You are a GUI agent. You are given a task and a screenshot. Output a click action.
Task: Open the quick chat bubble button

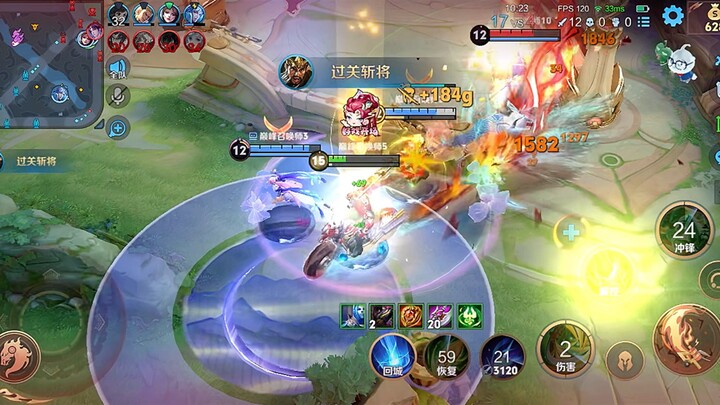click(x=118, y=127)
